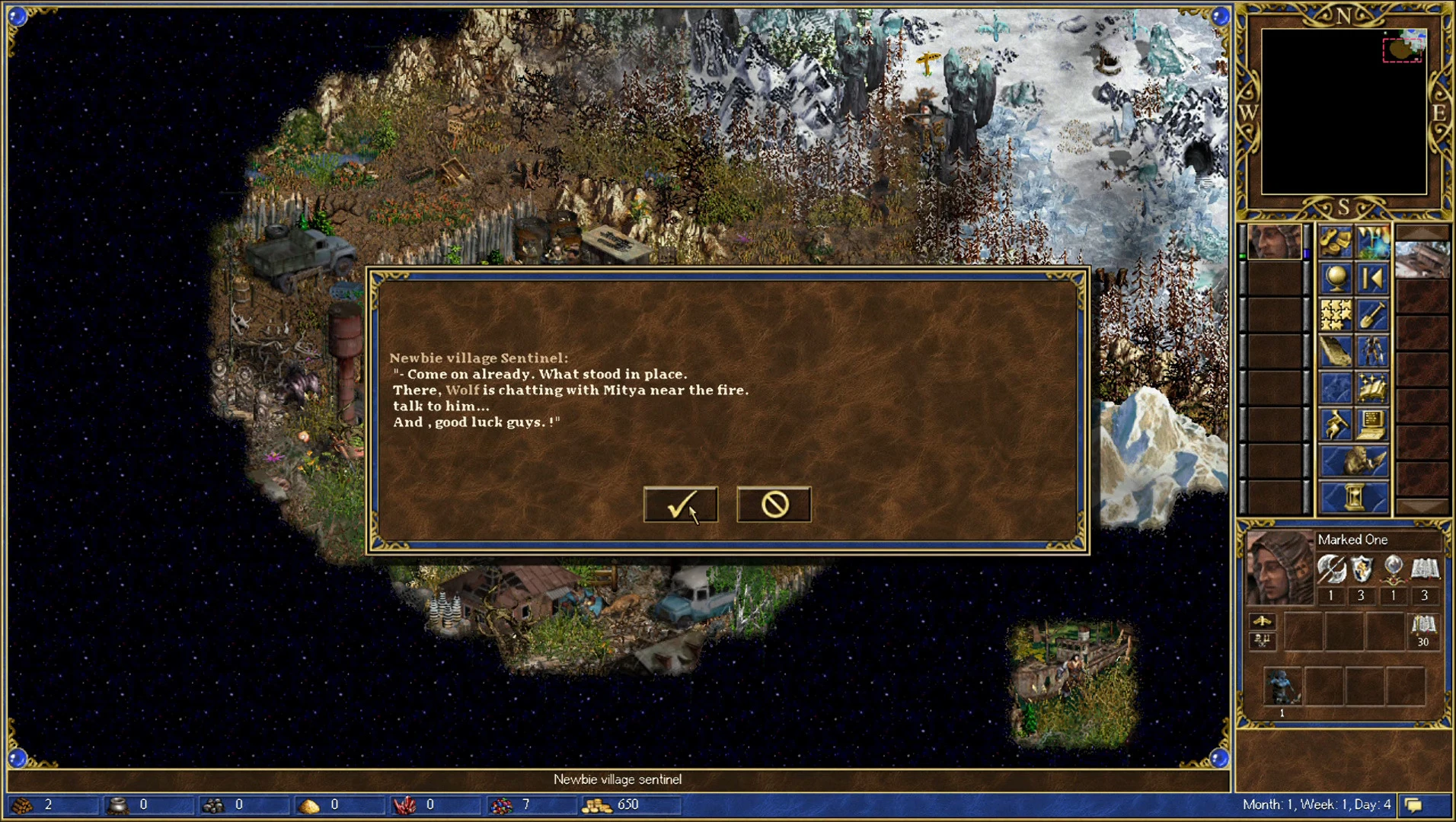1456x822 pixels.
Task: Dismiss the dialog with the cancel button
Action: (x=773, y=504)
